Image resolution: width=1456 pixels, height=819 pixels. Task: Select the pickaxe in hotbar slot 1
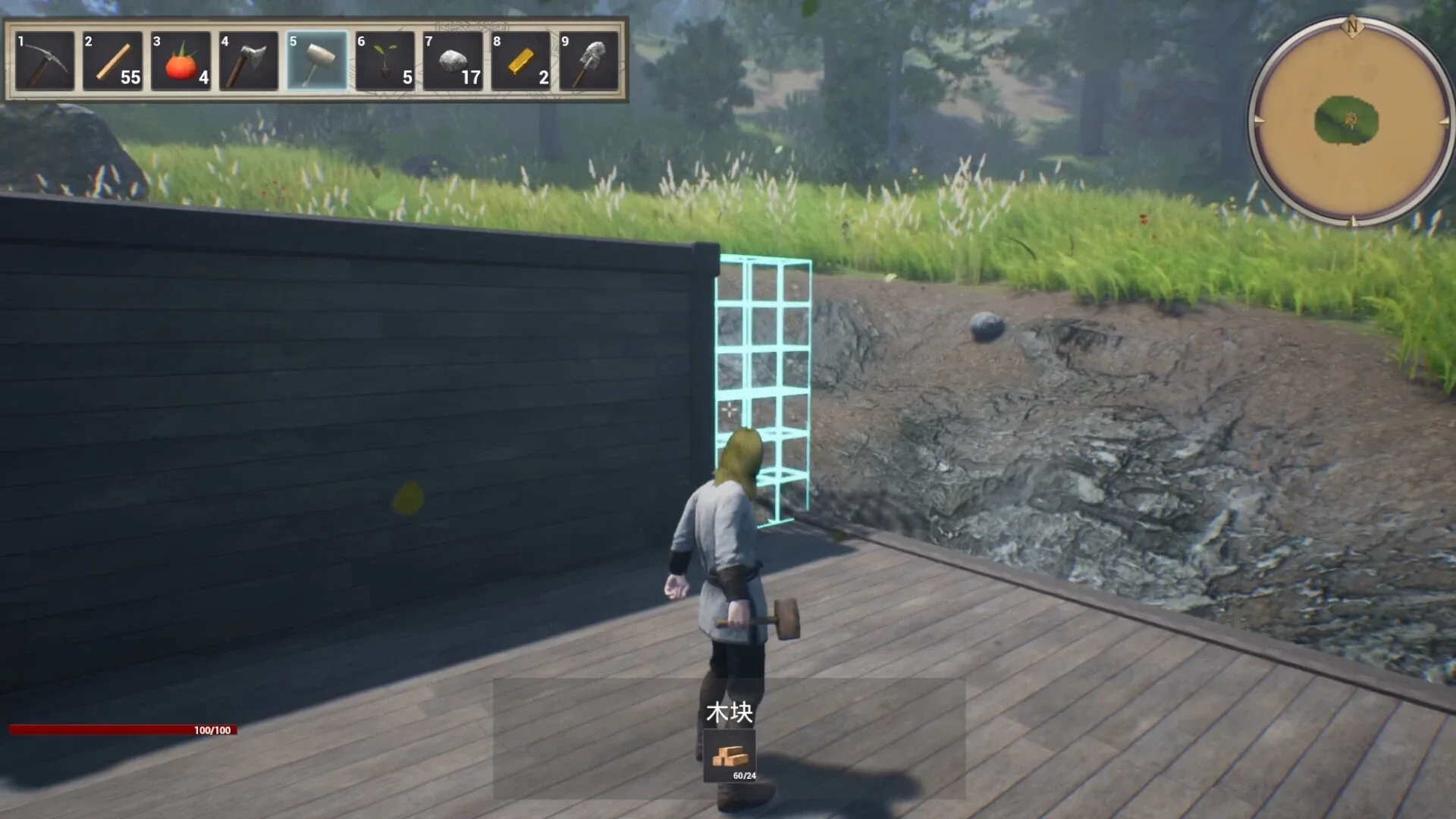[x=44, y=61]
